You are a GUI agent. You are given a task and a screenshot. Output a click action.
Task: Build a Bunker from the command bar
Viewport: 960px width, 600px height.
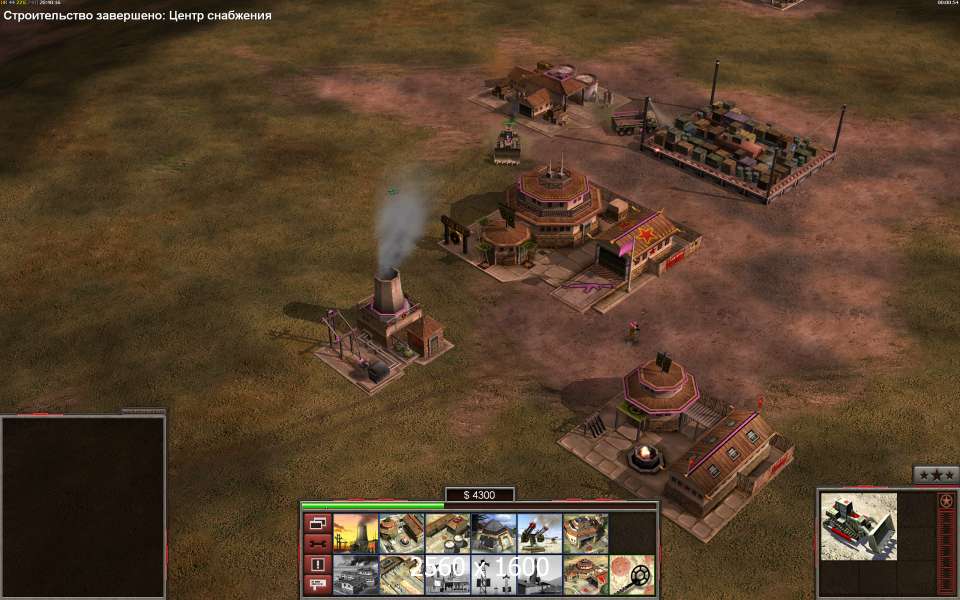pos(493,533)
